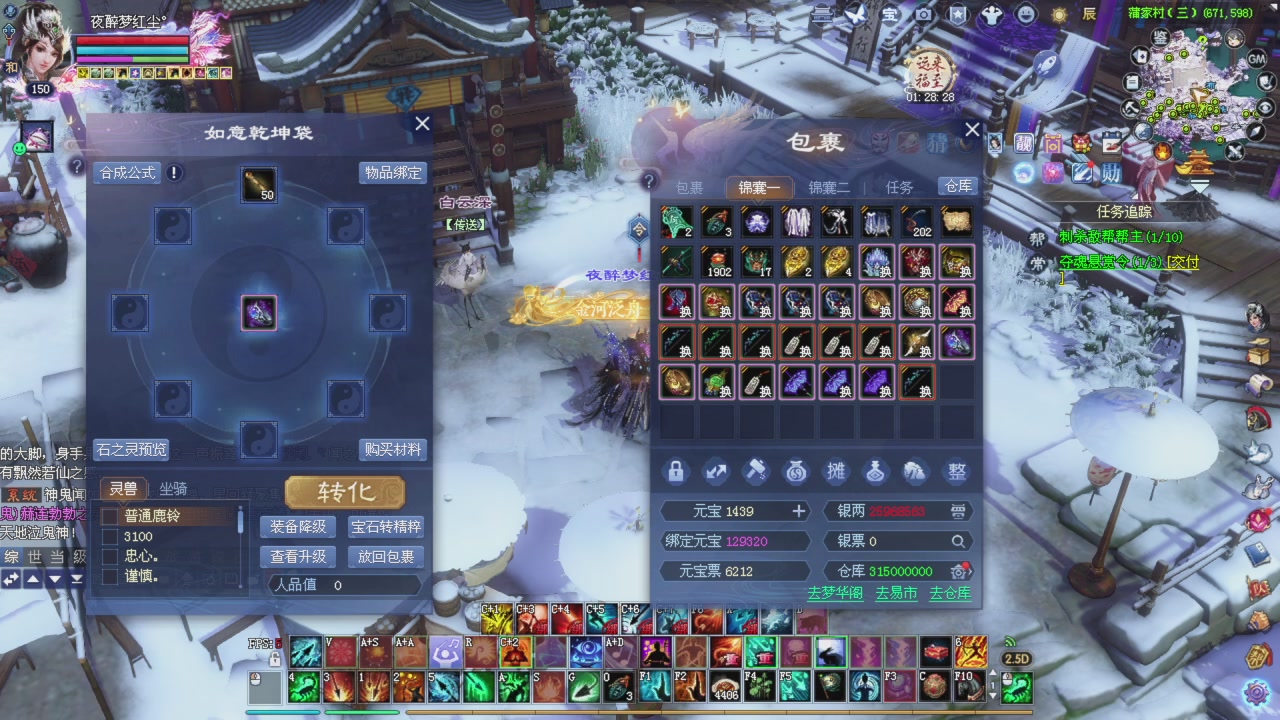This screenshot has width=1280, height=720.
Task: Select the 物品绑定 item binding button
Action: [x=393, y=173]
